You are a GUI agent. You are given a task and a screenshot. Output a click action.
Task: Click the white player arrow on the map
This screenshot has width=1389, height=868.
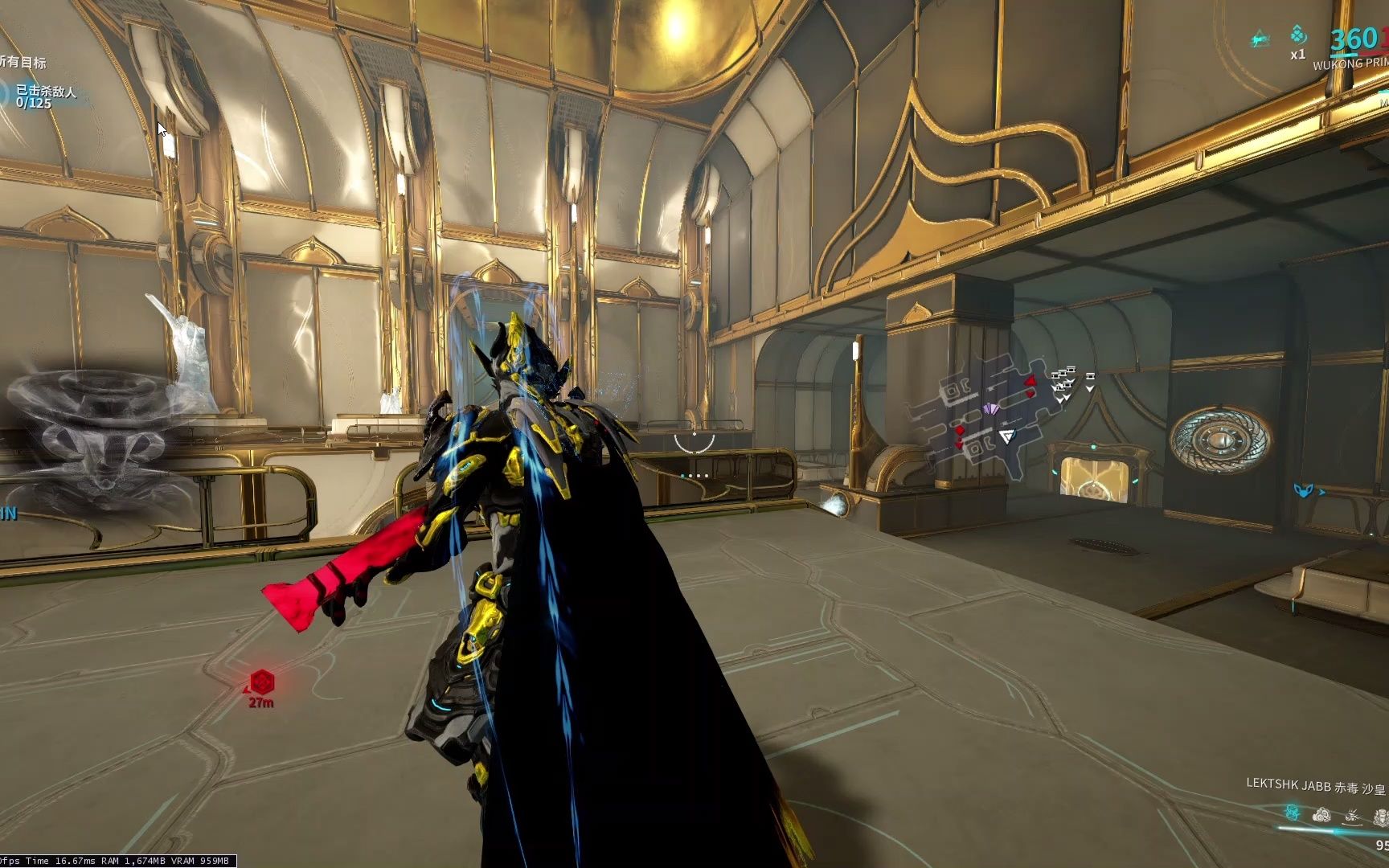pos(1007,436)
